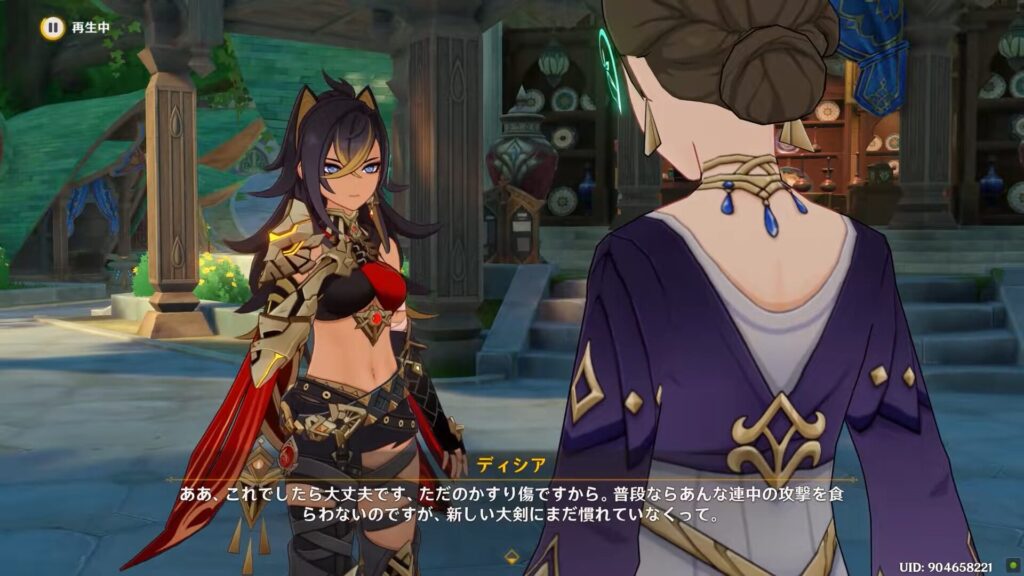Viewport: 1024px width, 576px height.
Task: Pause the auto-play dialogue button
Action: pos(49,27)
